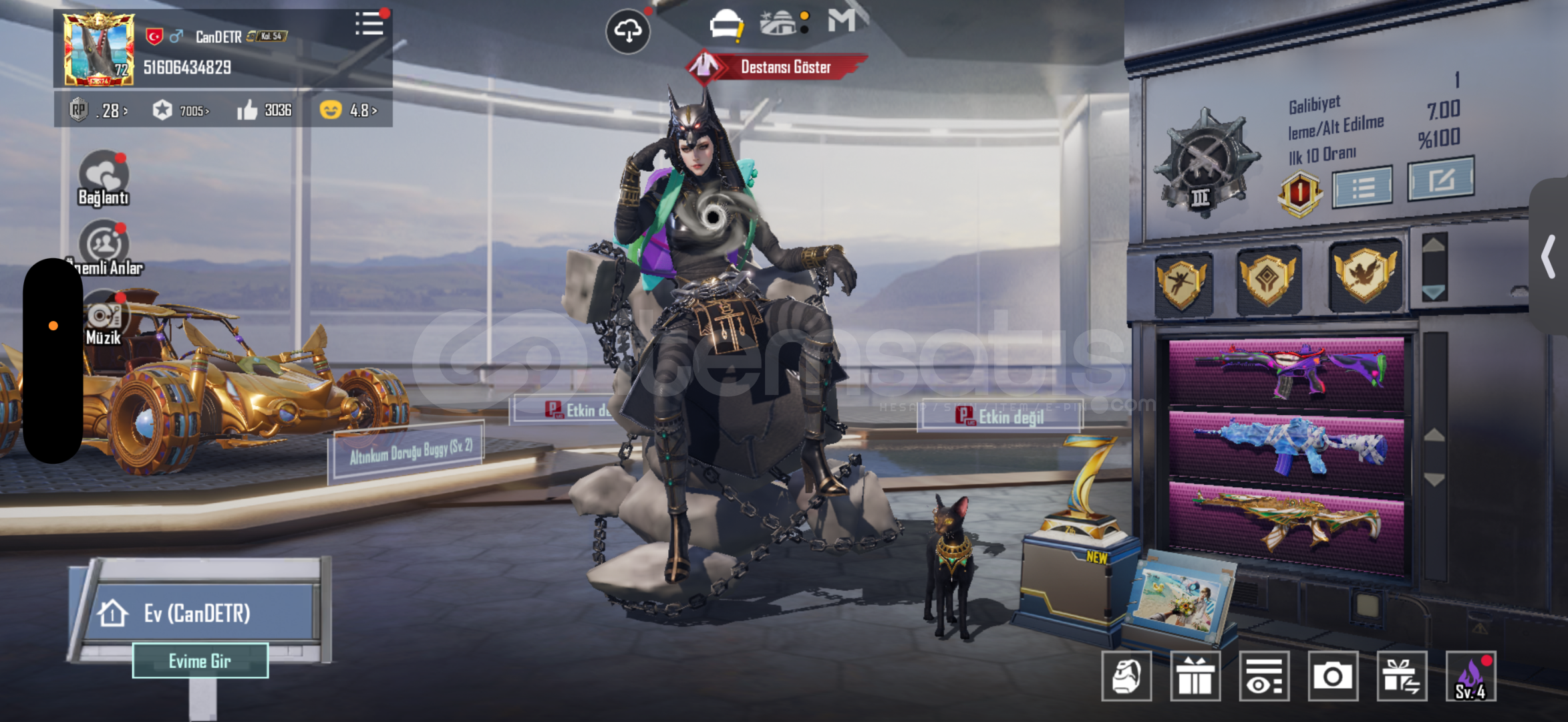Expand the side panel arrow

(x=1548, y=257)
